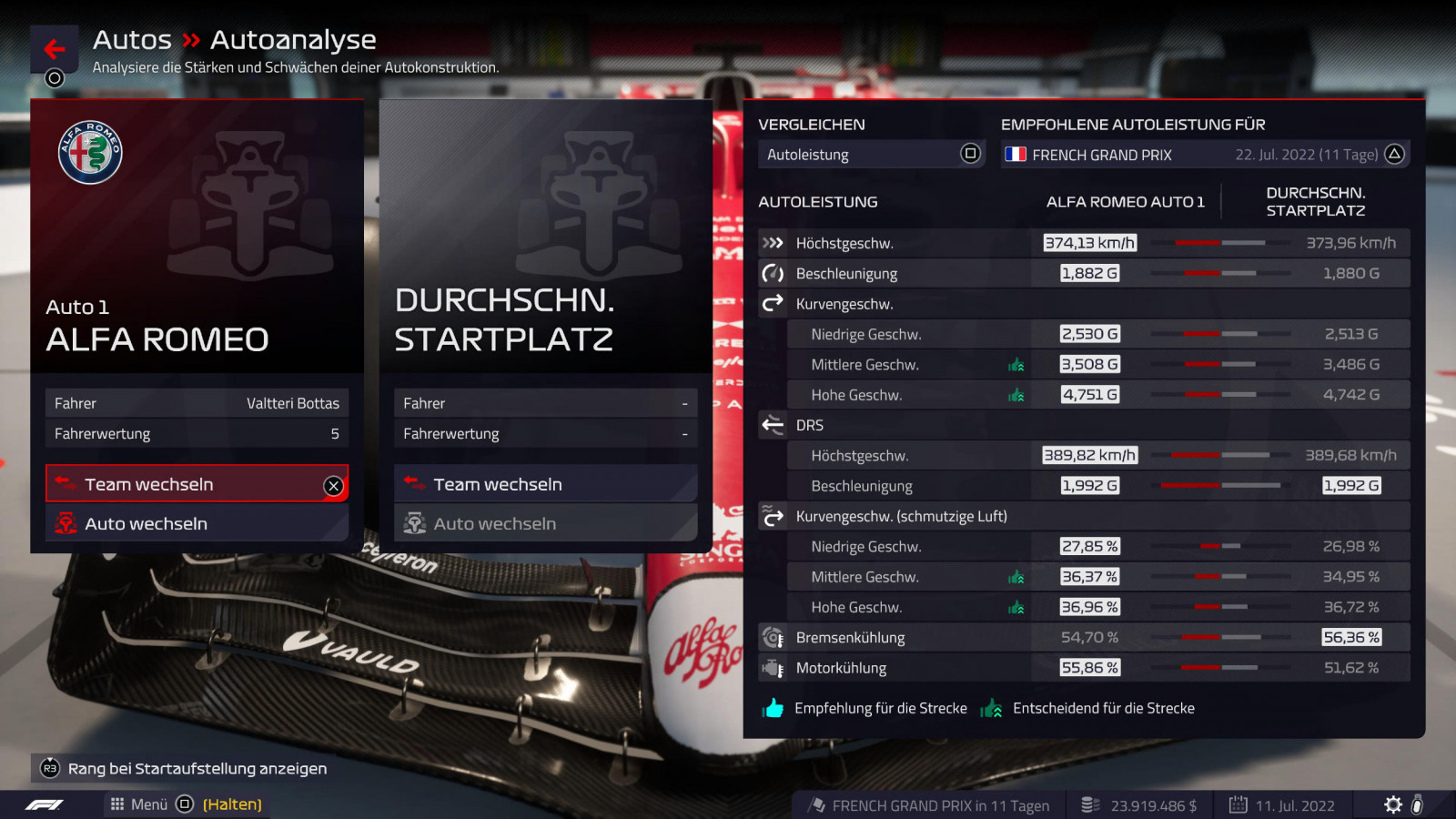1456x819 pixels.
Task: Open the calendar showing 11. Jul. 2022
Action: (1281, 805)
